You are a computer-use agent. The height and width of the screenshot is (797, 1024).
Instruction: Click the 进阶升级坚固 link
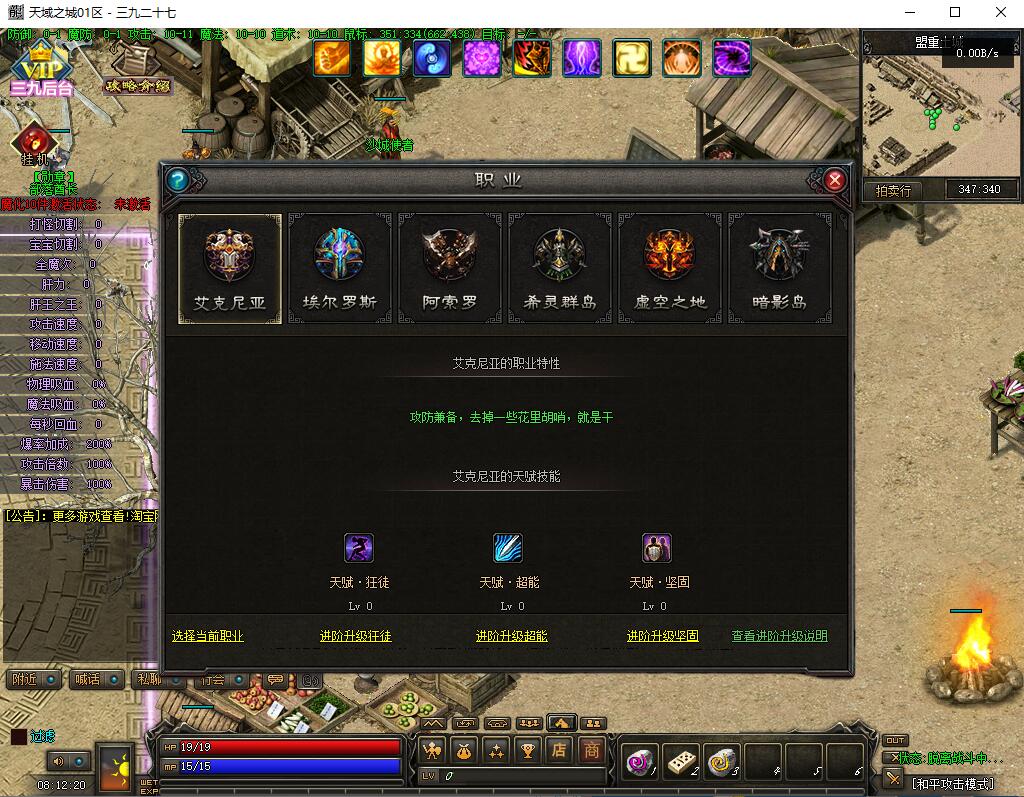(662, 636)
